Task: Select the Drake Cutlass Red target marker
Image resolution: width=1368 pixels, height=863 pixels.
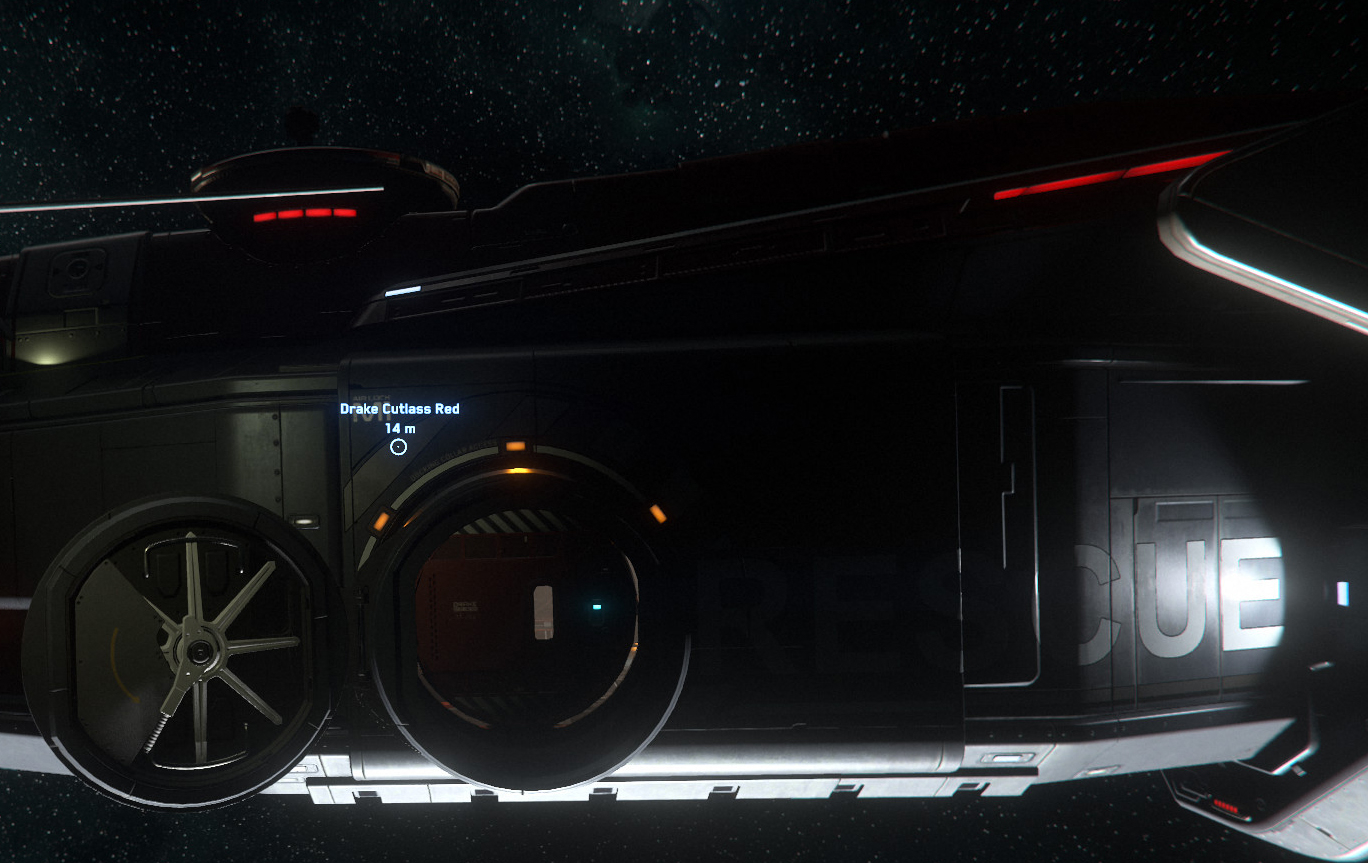Action: [x=398, y=447]
